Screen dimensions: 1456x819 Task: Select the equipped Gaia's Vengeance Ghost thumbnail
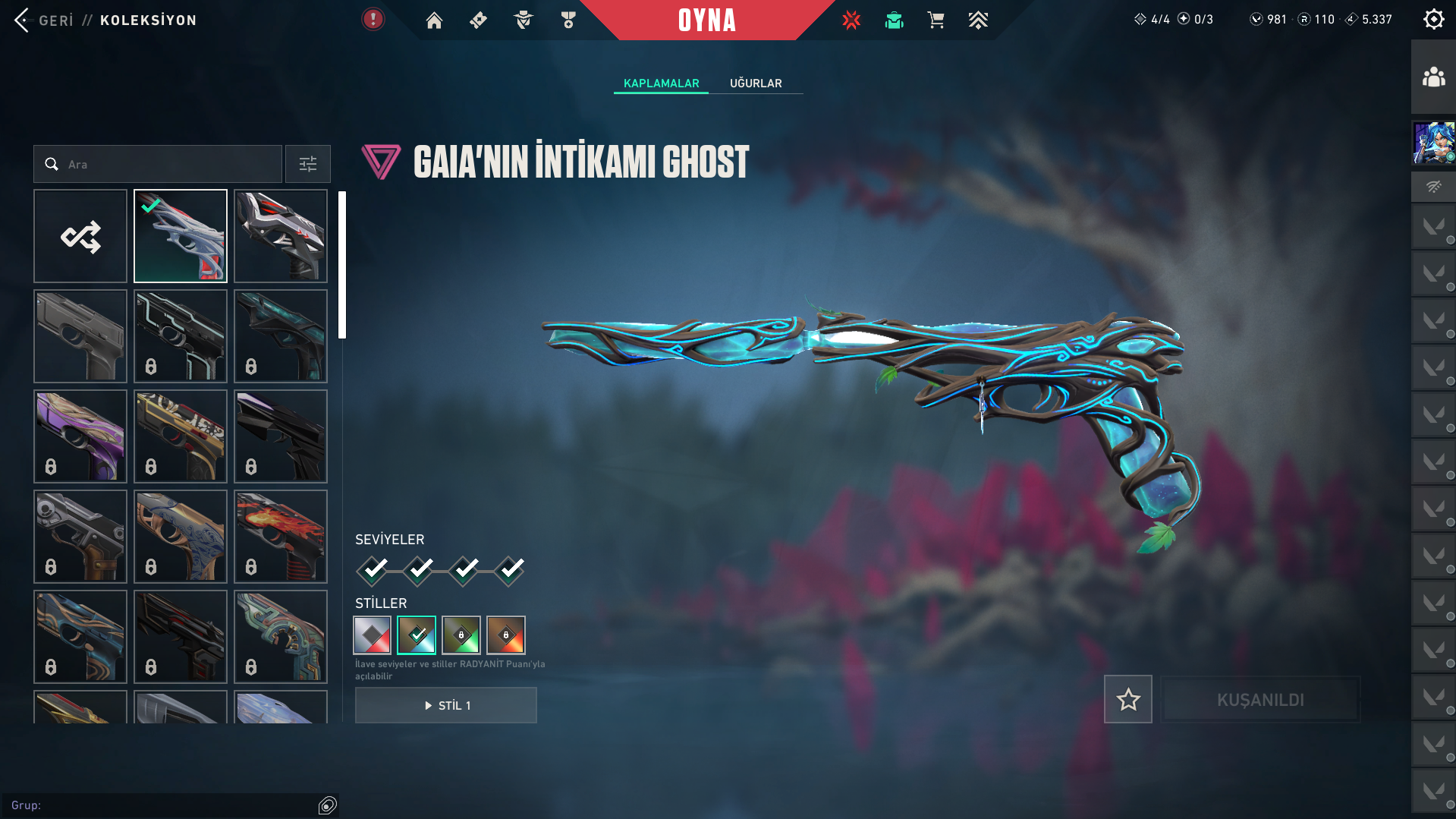point(181,236)
